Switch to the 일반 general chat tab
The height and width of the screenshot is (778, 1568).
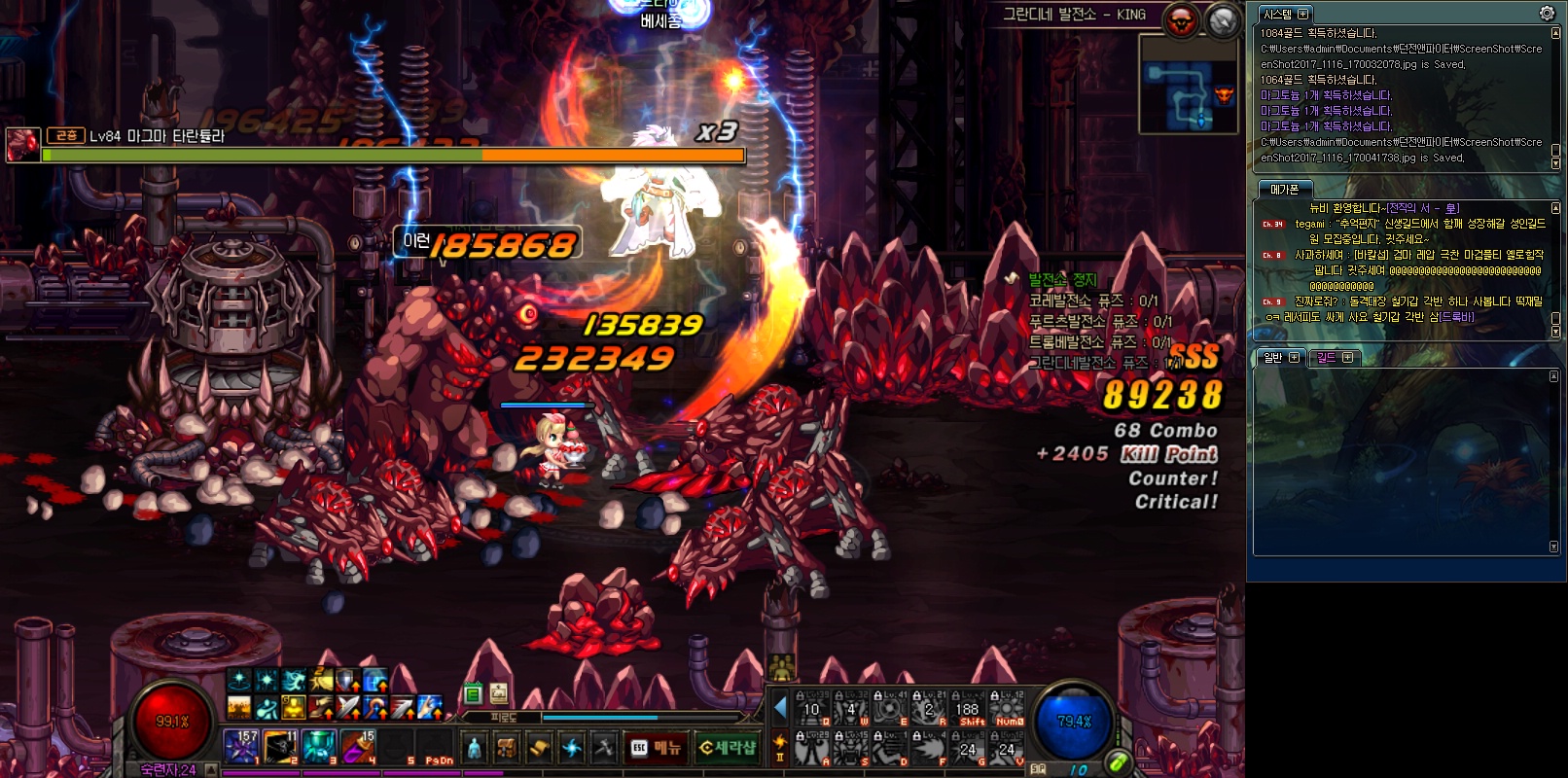click(x=1273, y=358)
